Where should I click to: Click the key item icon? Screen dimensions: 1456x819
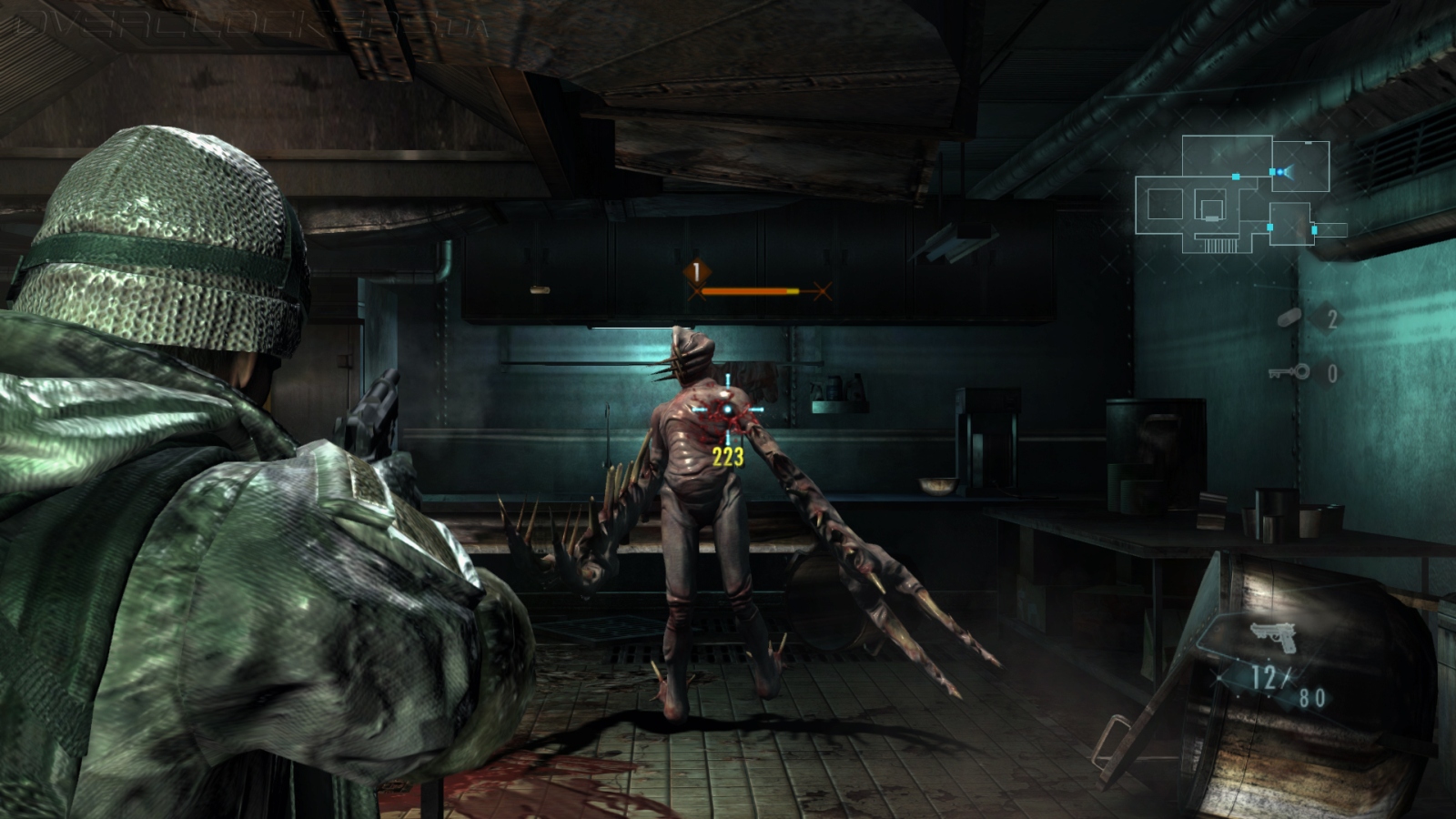pyautogui.click(x=1290, y=371)
